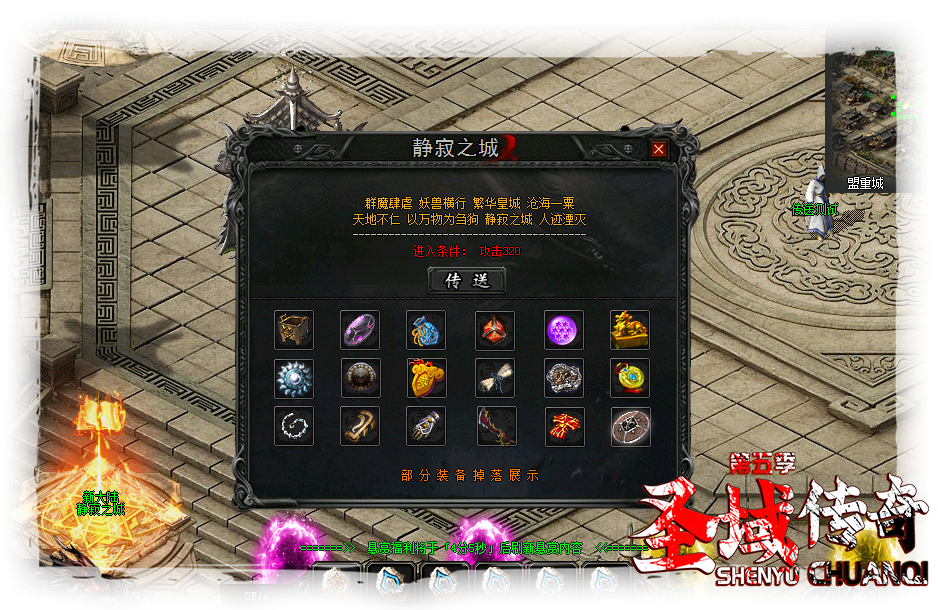Inspect the golden lion seal item
Viewport: 938px width, 610px height.
630,330
